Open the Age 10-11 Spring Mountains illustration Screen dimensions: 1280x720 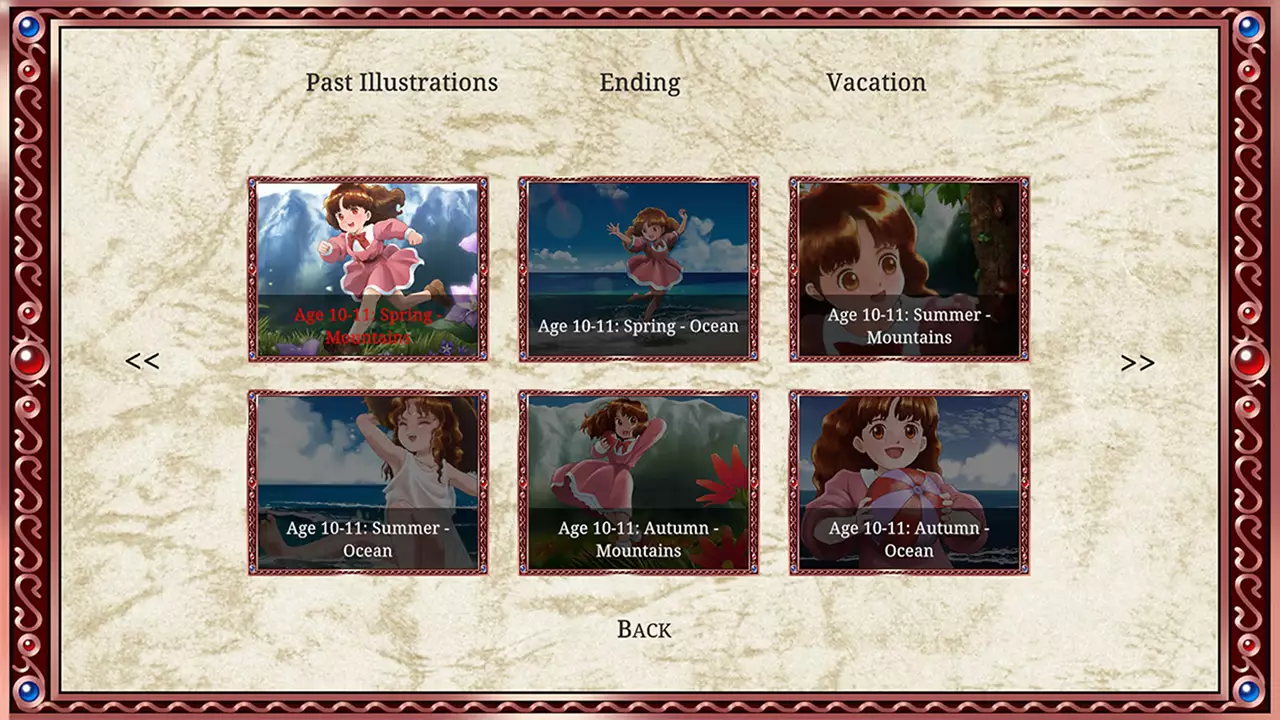[368, 268]
